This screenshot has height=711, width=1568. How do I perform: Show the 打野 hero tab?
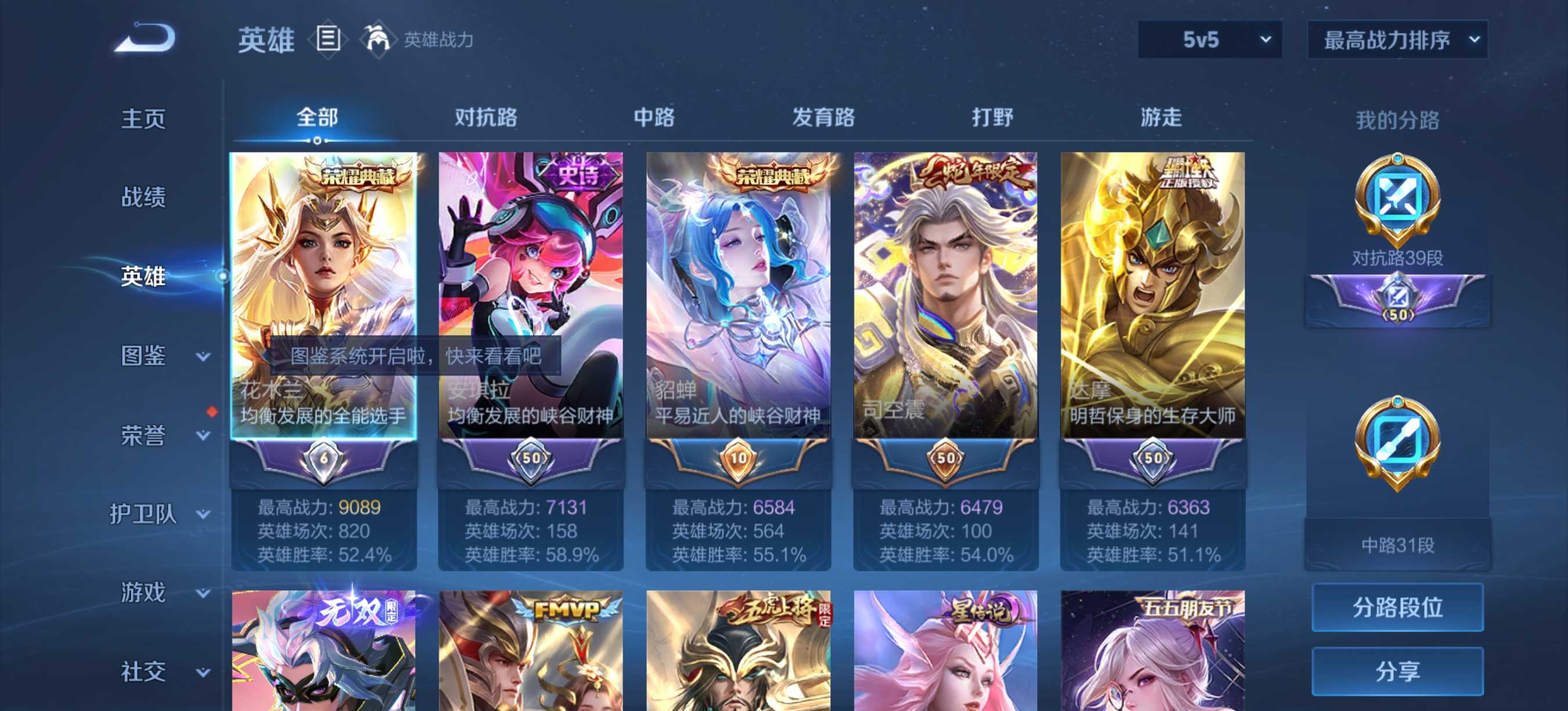pos(992,117)
